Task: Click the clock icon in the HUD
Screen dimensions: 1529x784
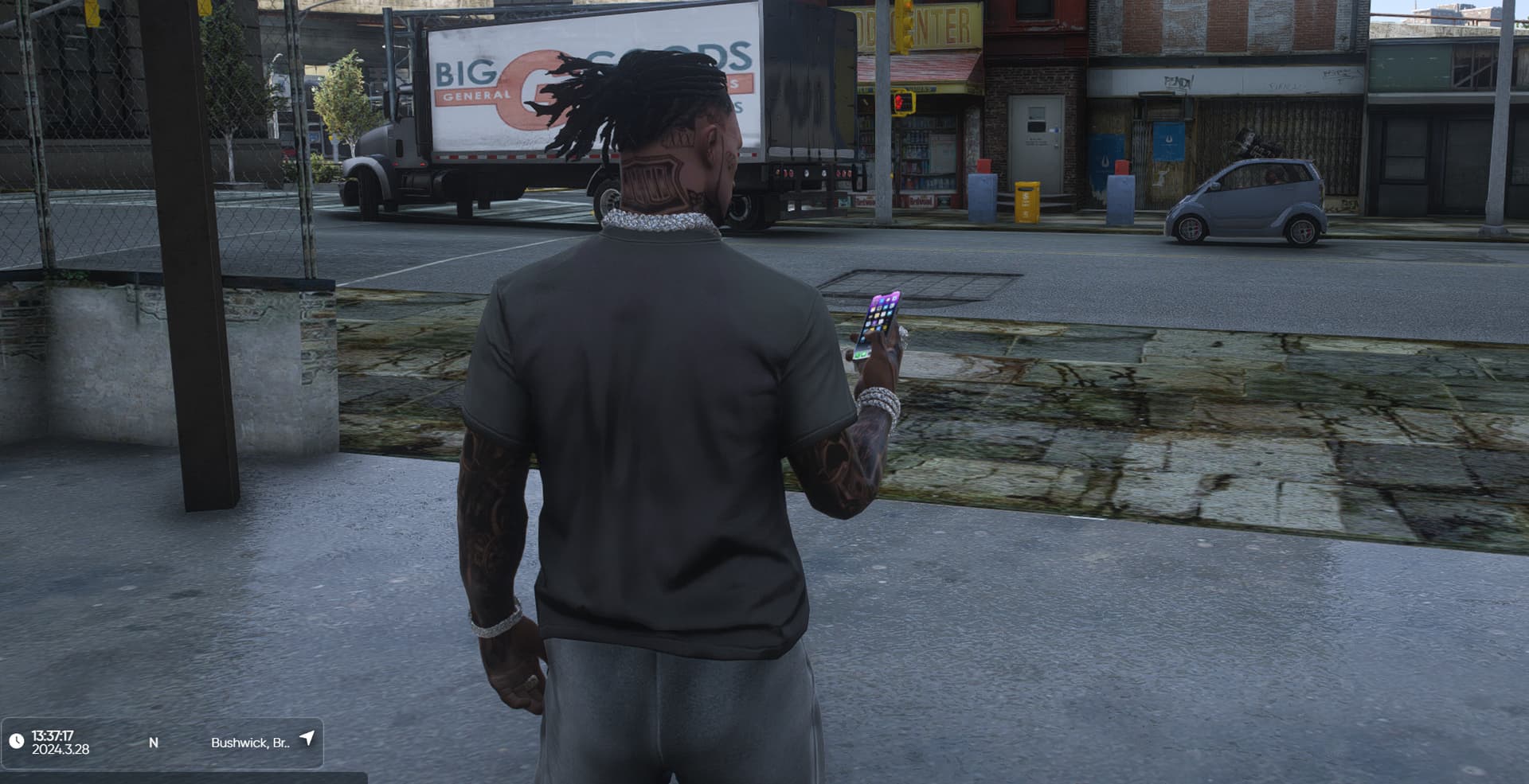Action: pyautogui.click(x=16, y=742)
